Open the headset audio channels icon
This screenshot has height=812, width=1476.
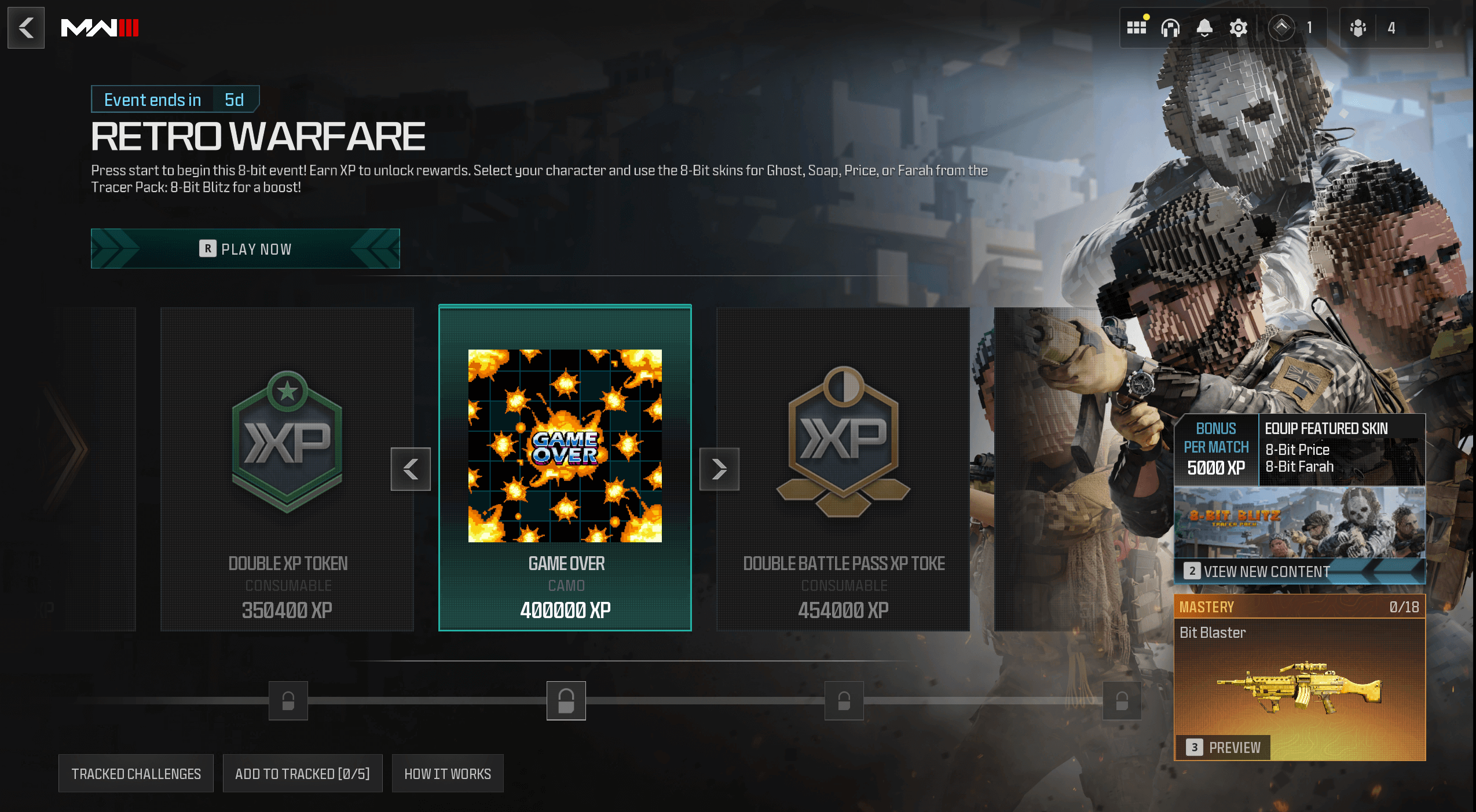tap(1170, 27)
